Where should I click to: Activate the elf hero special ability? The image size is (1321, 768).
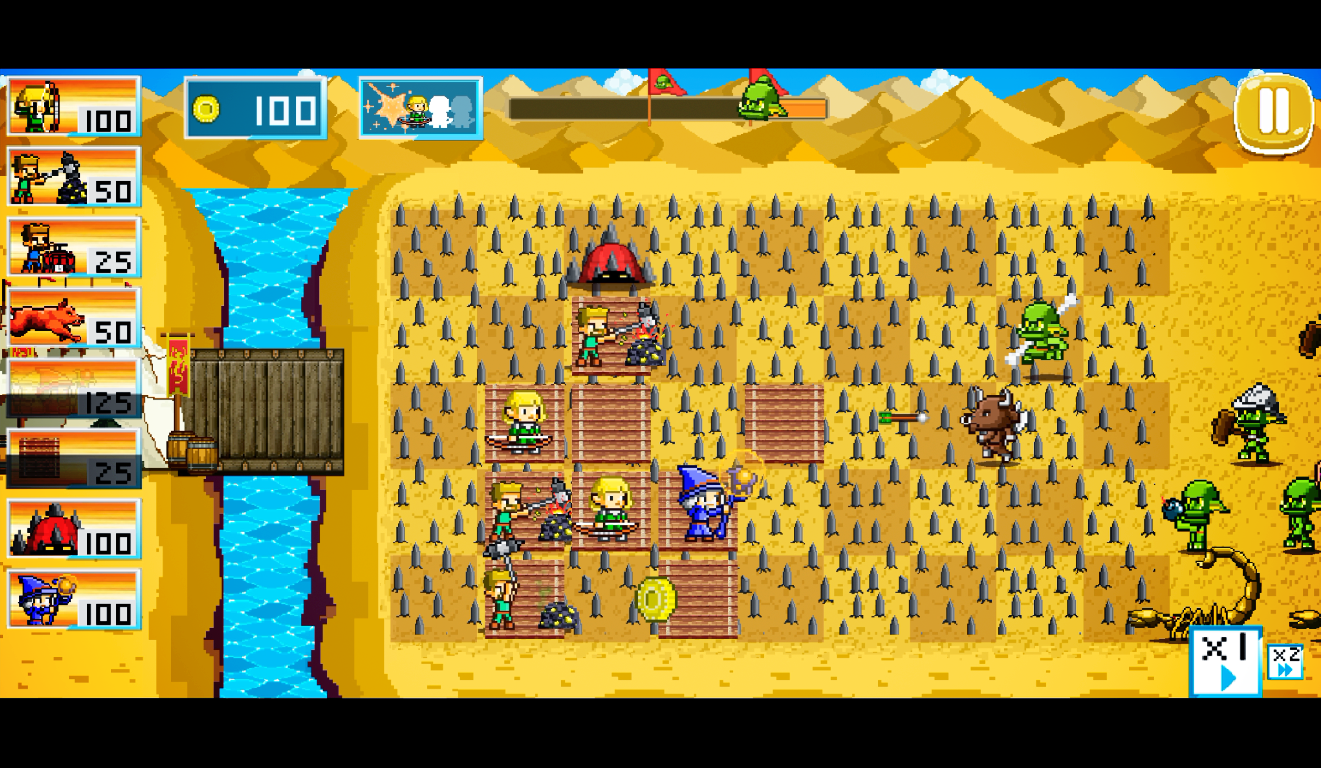point(421,108)
